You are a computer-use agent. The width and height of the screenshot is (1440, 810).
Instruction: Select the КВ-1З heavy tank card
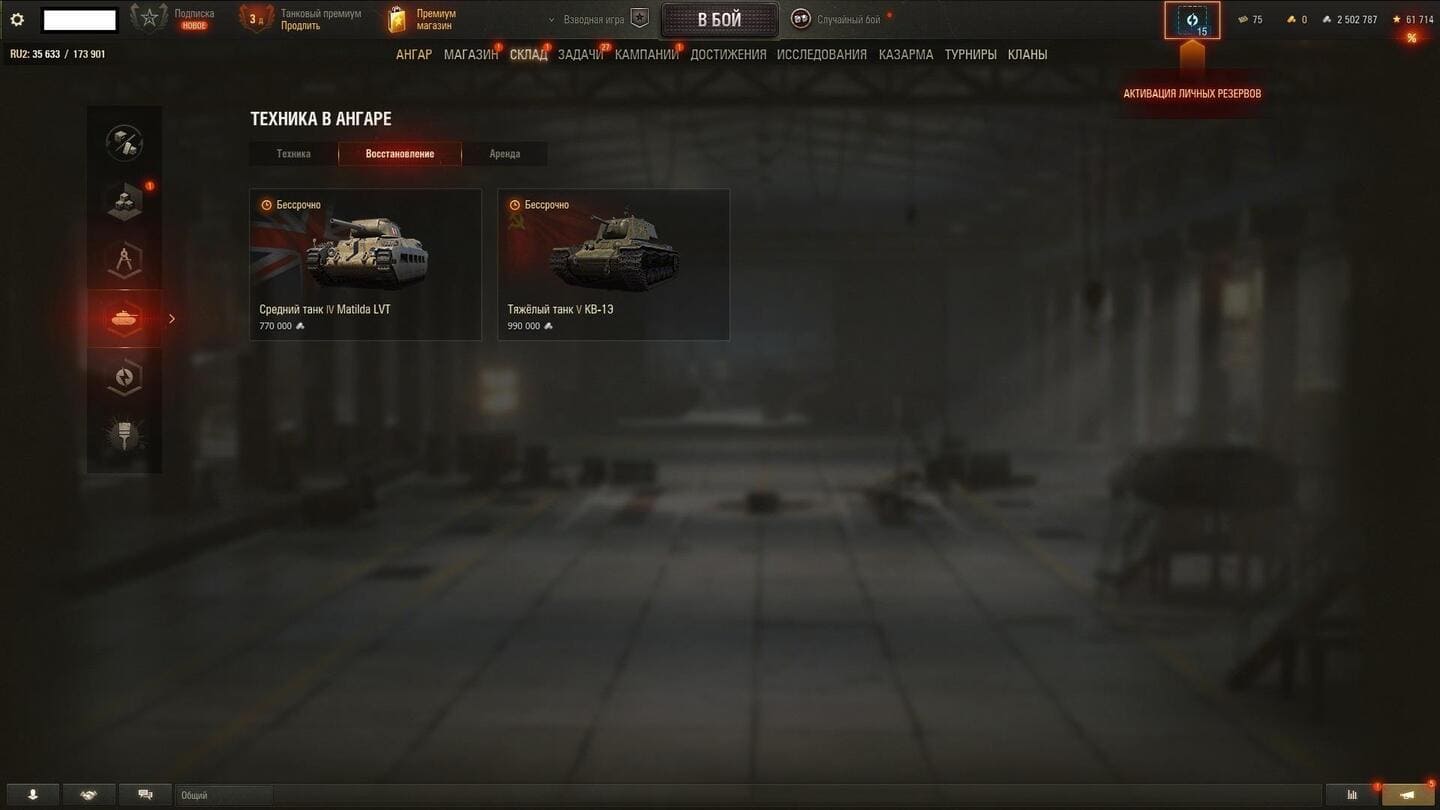pyautogui.click(x=613, y=265)
